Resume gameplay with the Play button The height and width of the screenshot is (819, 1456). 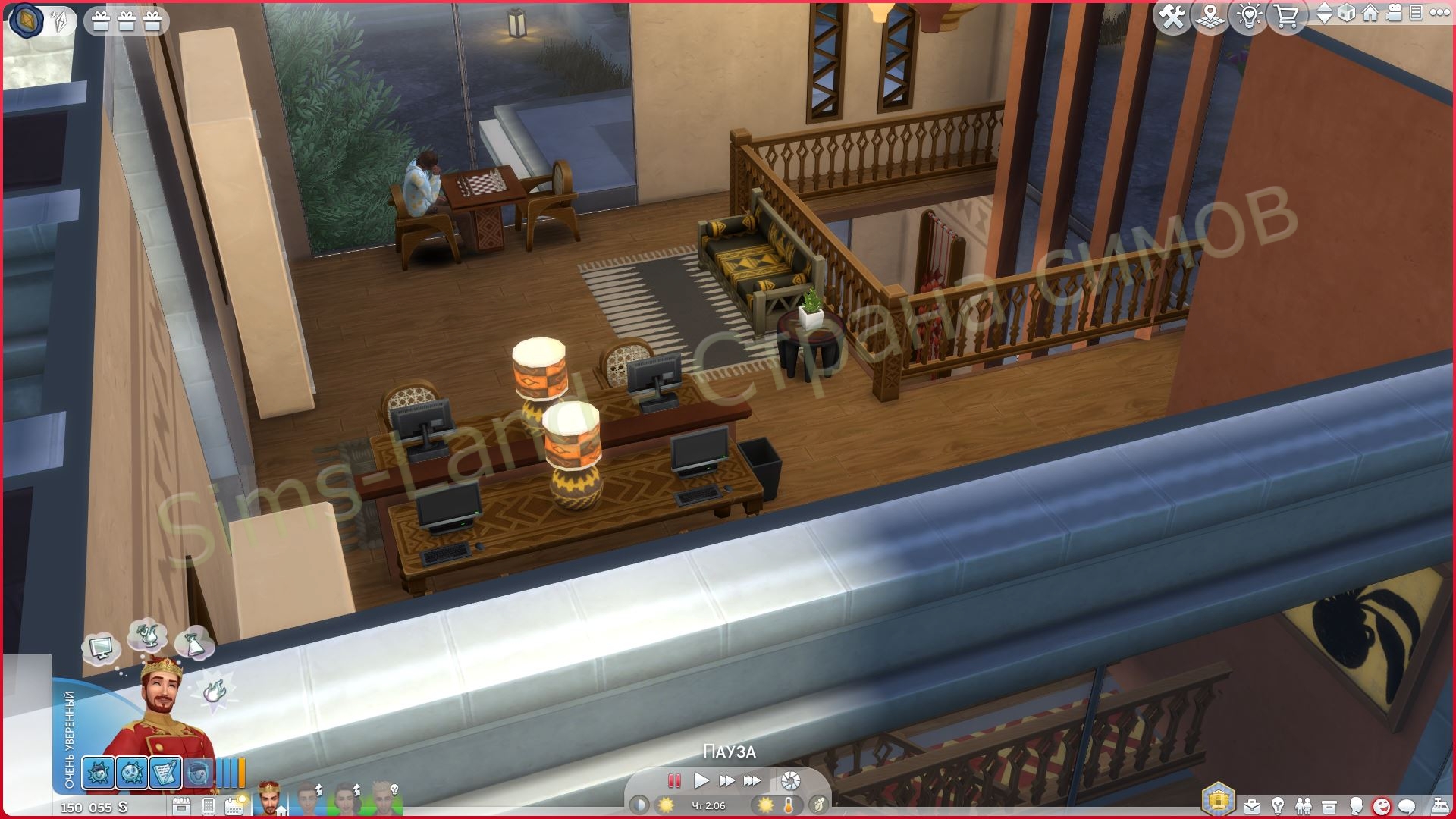pos(702,781)
